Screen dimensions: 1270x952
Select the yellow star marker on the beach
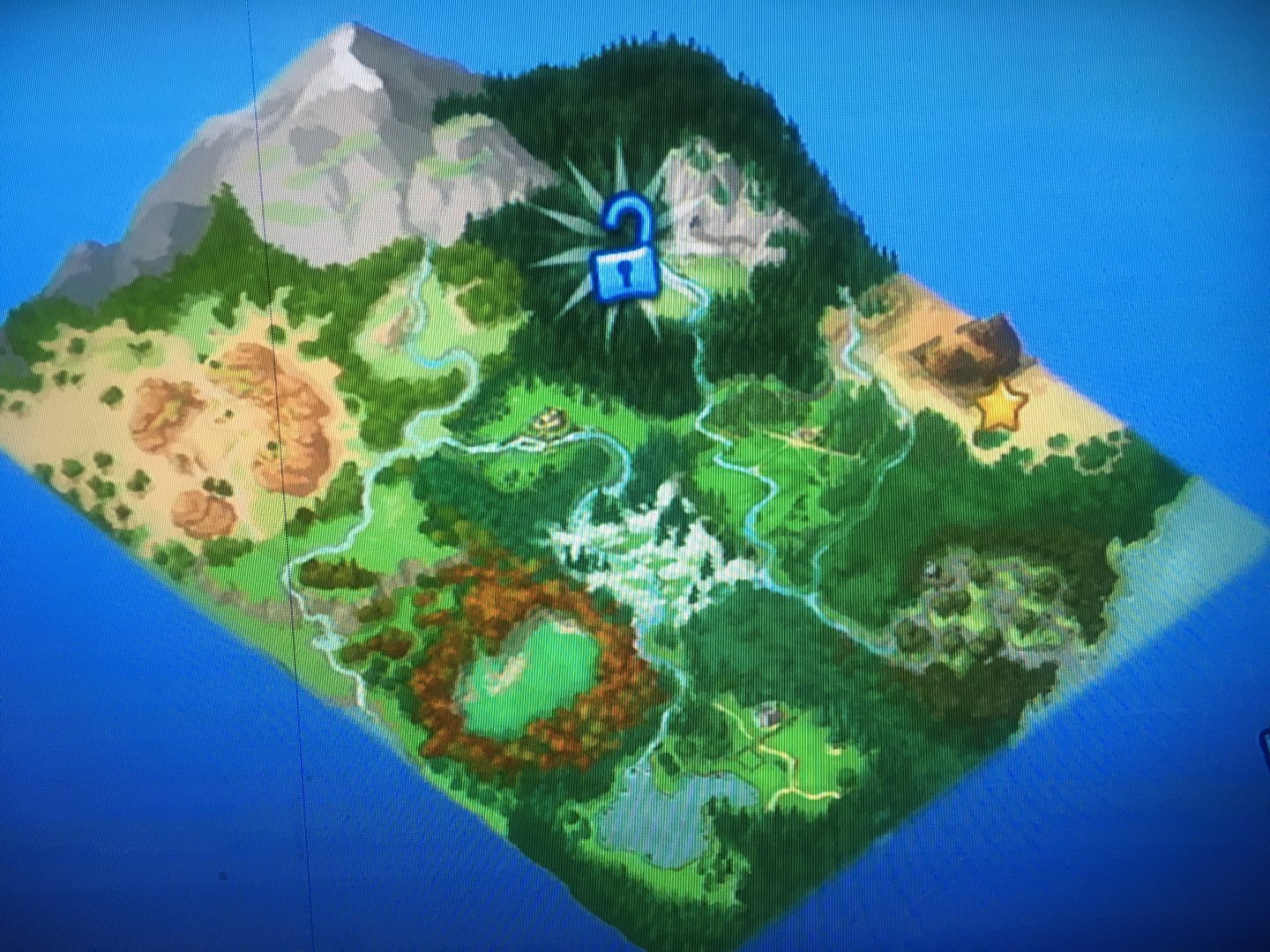click(1001, 408)
